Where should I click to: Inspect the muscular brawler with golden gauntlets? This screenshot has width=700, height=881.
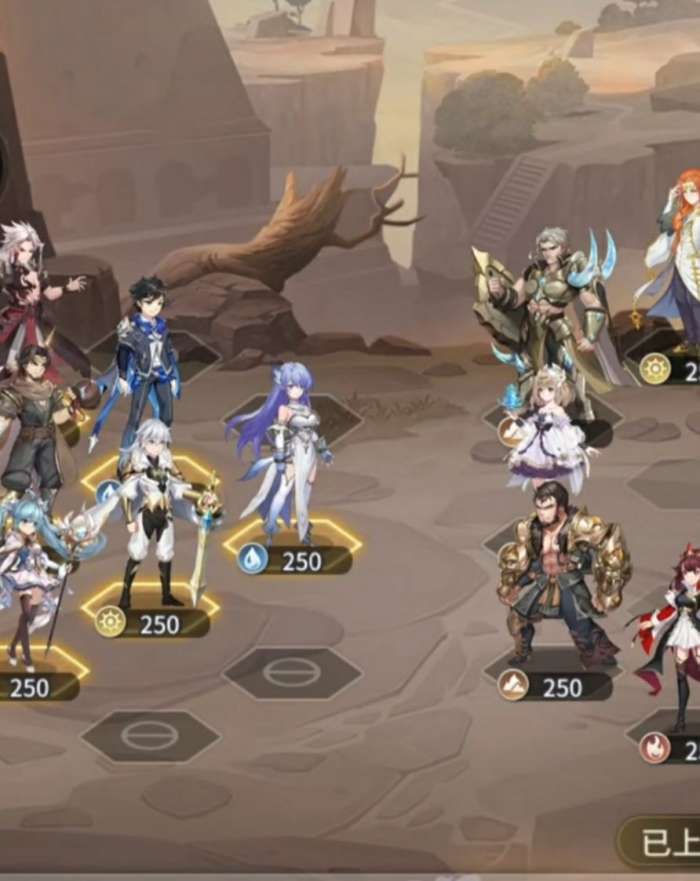[562, 570]
